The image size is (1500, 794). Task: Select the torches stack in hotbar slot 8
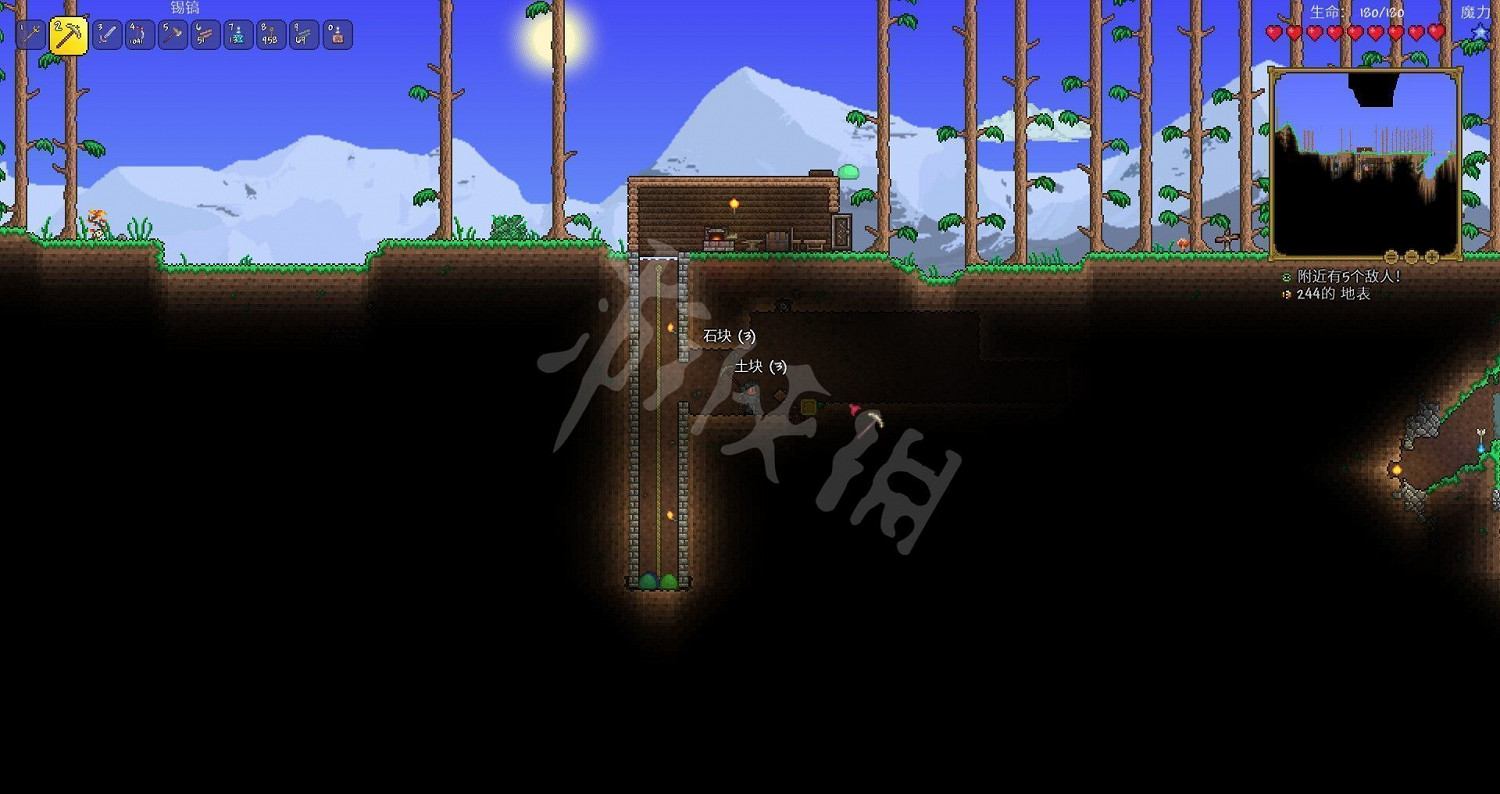tap(269, 33)
